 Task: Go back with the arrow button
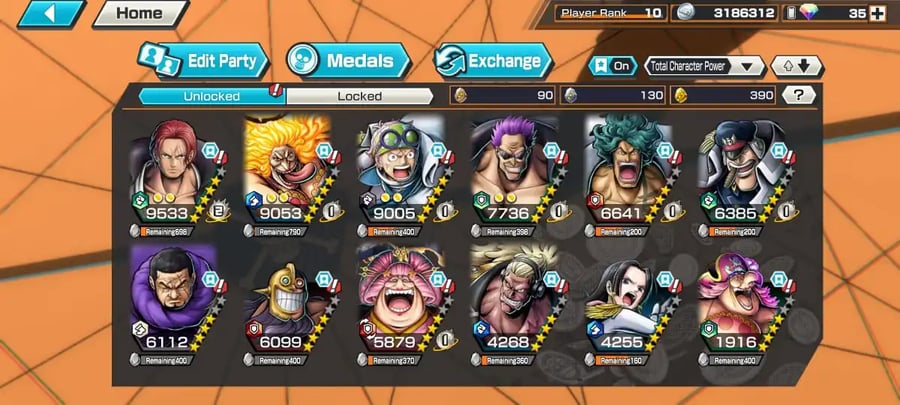[x=47, y=14]
